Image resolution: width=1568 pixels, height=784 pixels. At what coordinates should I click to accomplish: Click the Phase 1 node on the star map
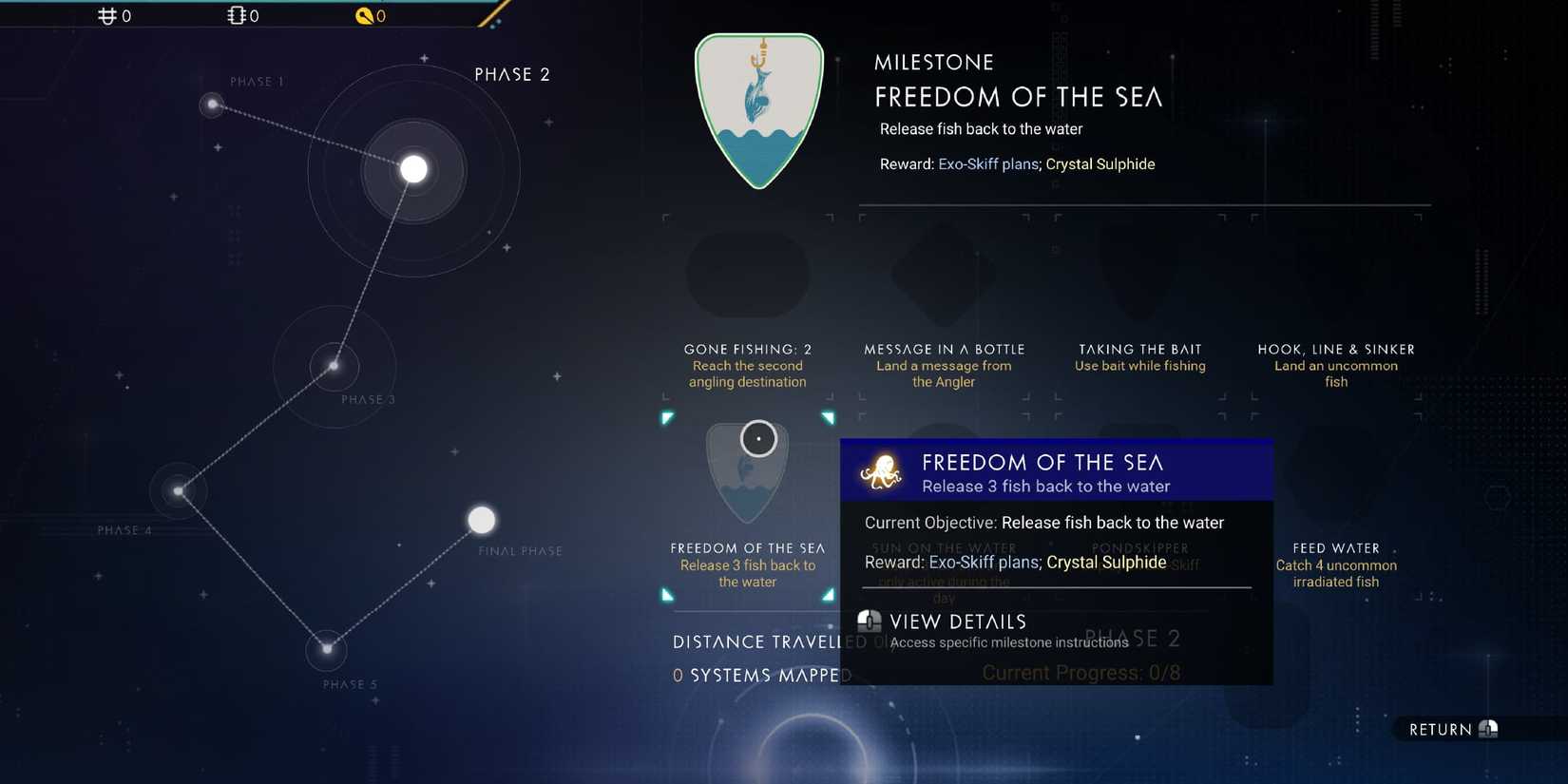[211, 104]
